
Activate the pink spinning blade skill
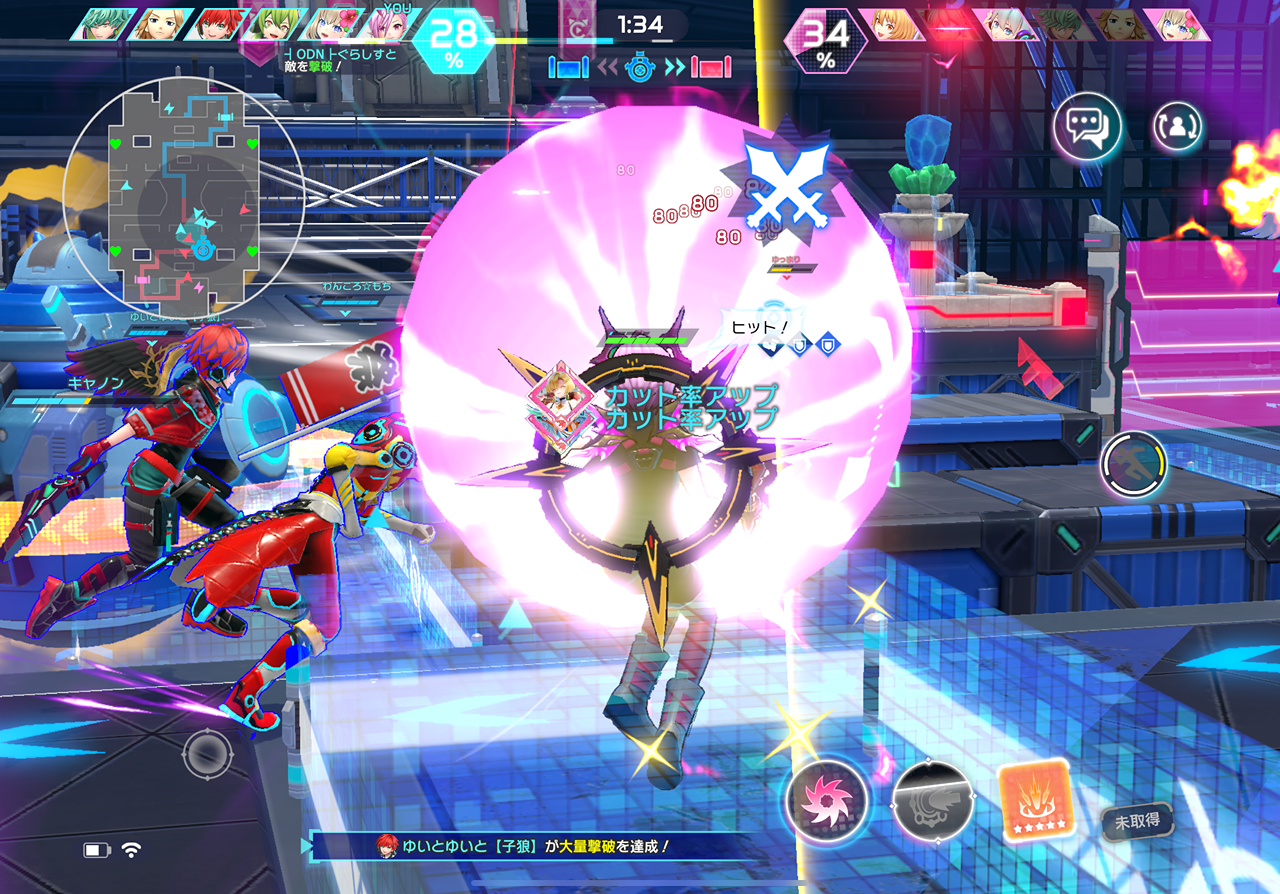point(826,798)
